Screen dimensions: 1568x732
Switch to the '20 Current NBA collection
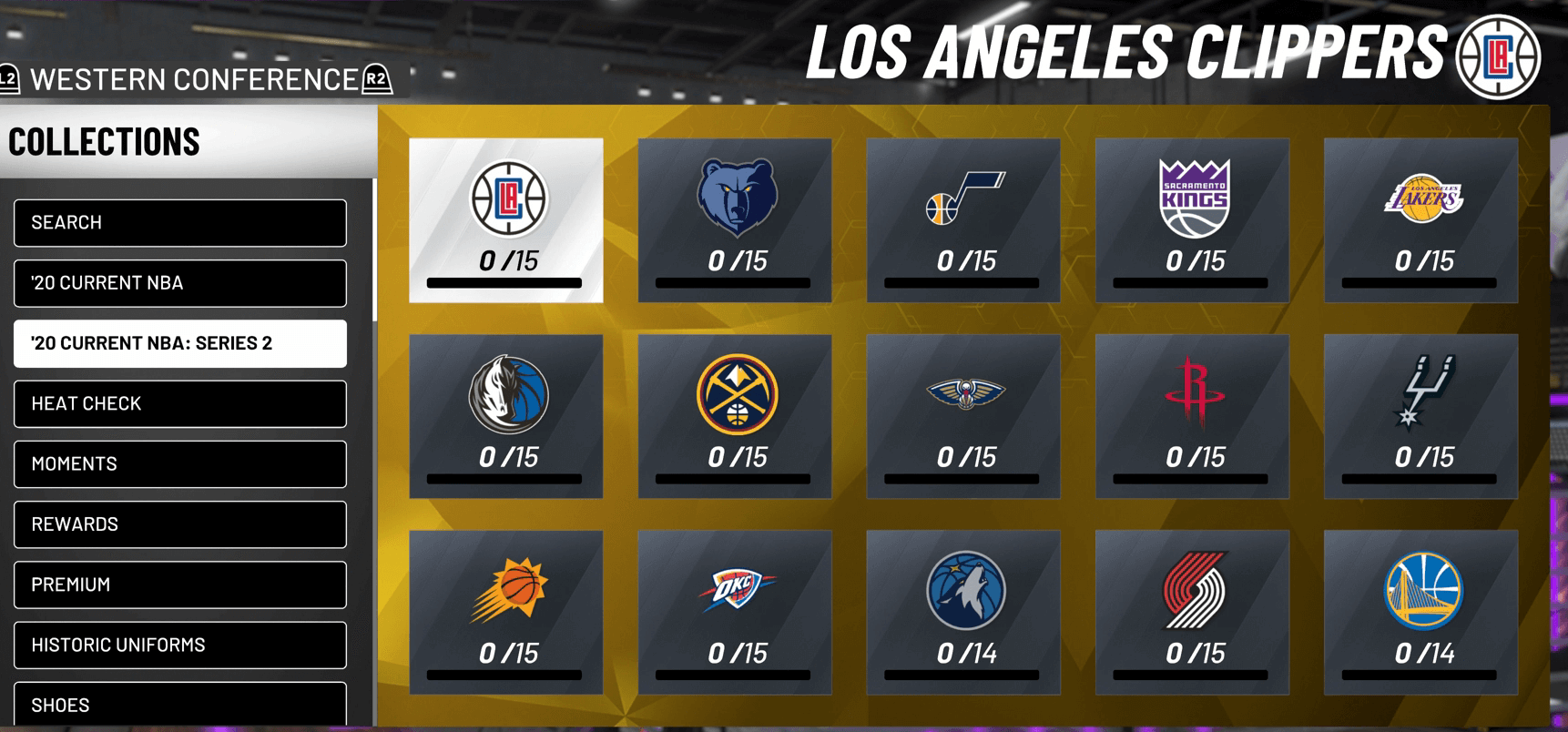coord(179,283)
